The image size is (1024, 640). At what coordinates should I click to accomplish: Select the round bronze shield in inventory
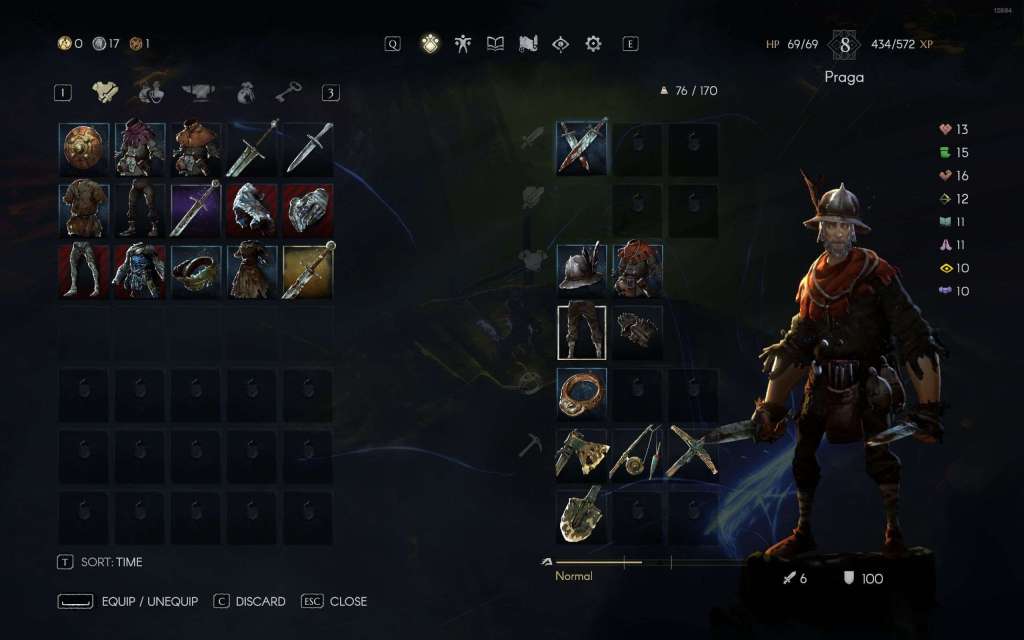click(84, 149)
